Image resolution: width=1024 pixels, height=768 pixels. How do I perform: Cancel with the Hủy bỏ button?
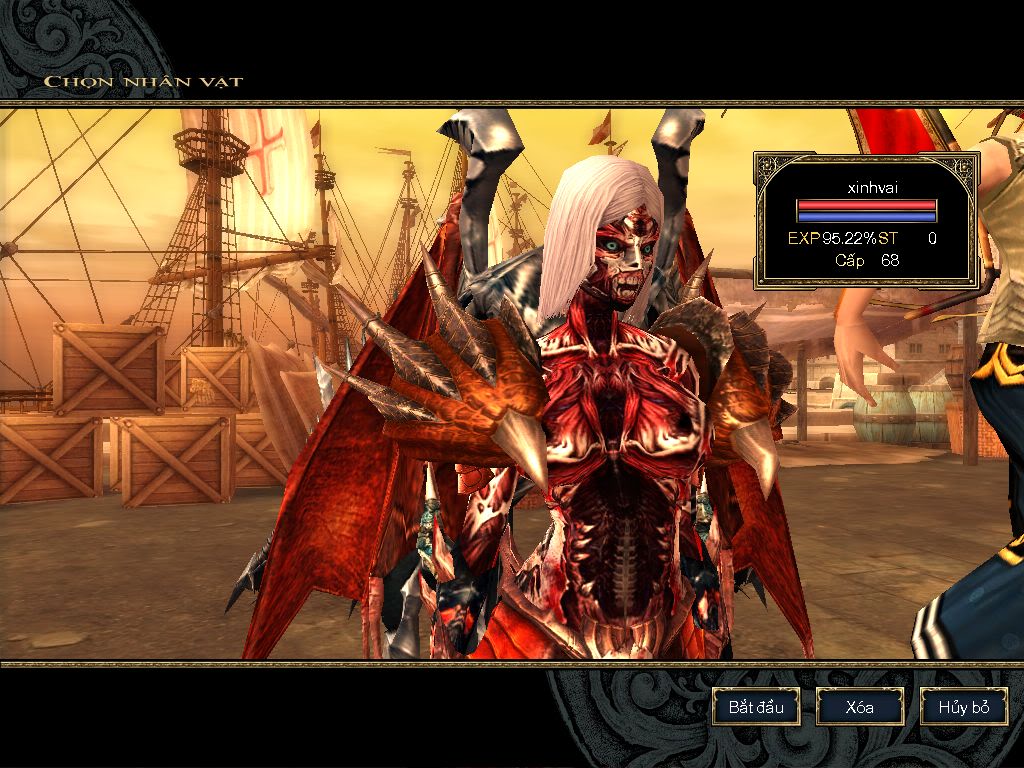(x=964, y=707)
